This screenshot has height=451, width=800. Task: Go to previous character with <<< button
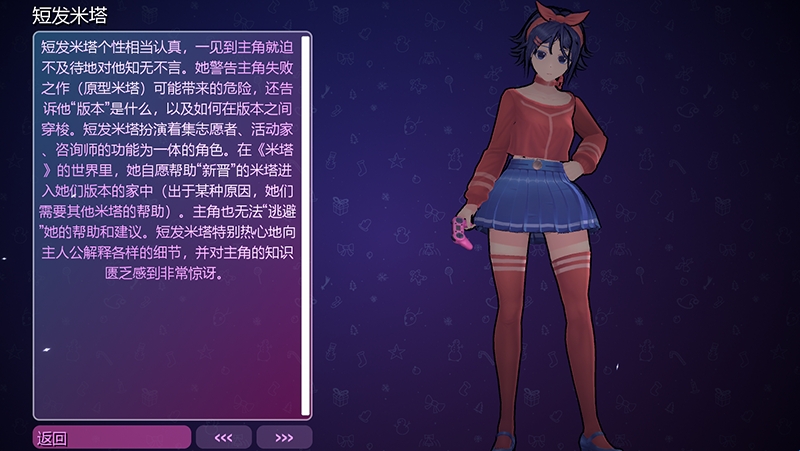223,437
